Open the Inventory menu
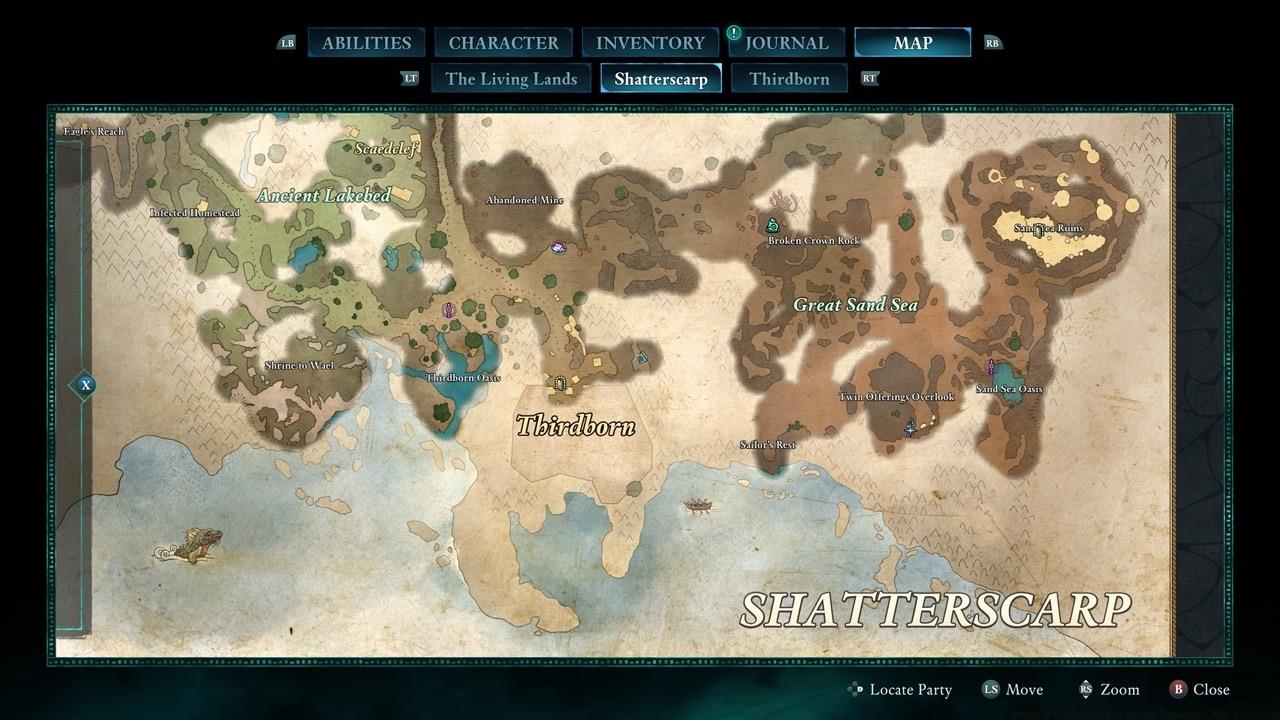 pyautogui.click(x=648, y=42)
